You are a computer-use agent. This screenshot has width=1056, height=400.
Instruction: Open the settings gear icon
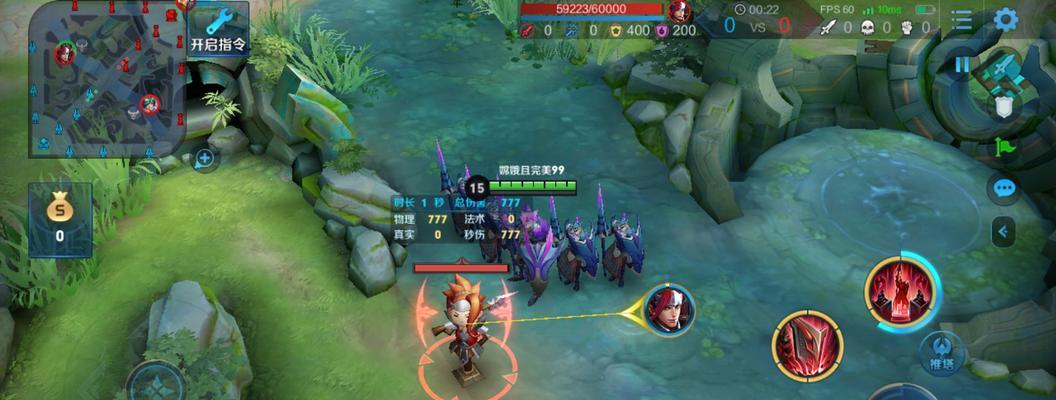coord(1005,20)
